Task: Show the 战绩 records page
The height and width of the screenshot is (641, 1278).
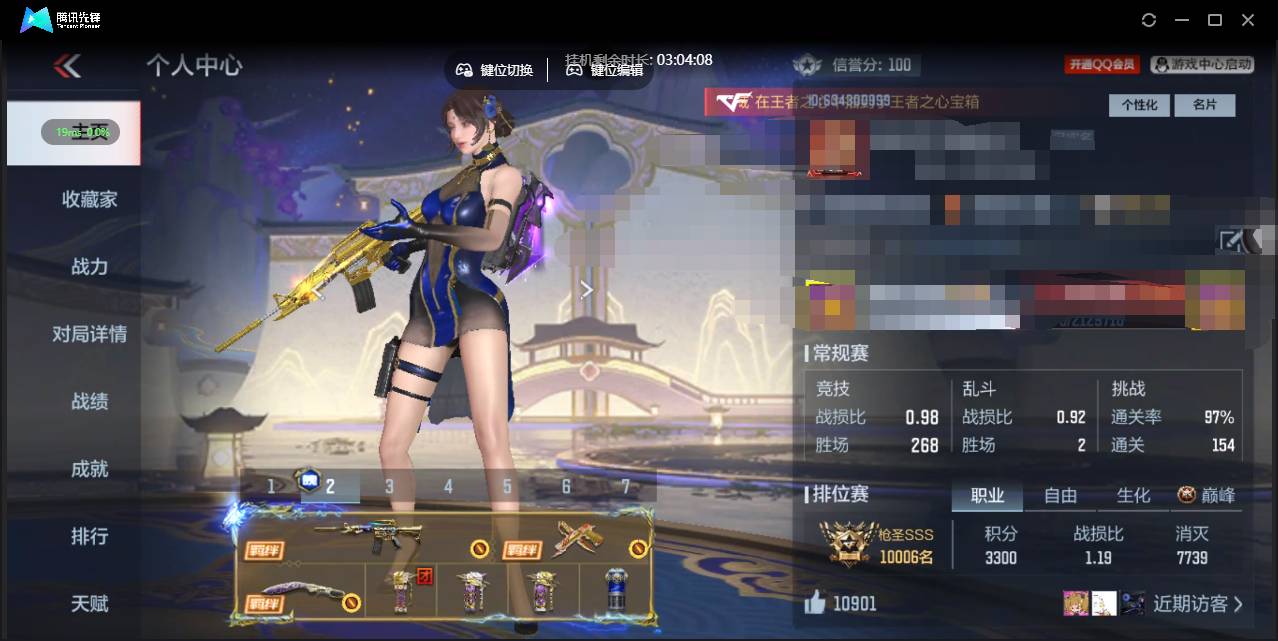Action: point(89,401)
